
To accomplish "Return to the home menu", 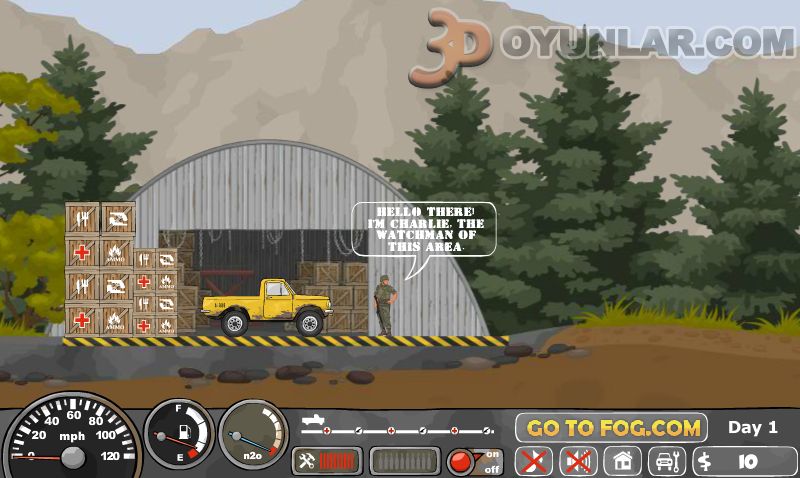I will [x=622, y=462].
